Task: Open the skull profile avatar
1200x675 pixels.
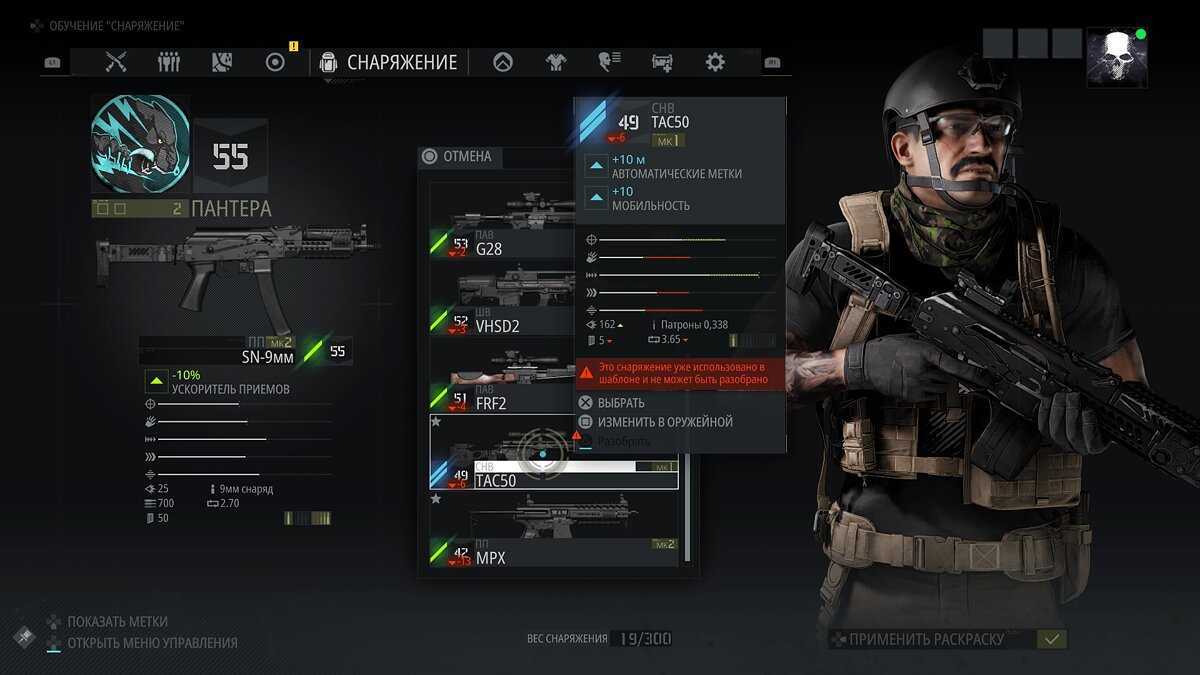Action: click(x=1116, y=57)
